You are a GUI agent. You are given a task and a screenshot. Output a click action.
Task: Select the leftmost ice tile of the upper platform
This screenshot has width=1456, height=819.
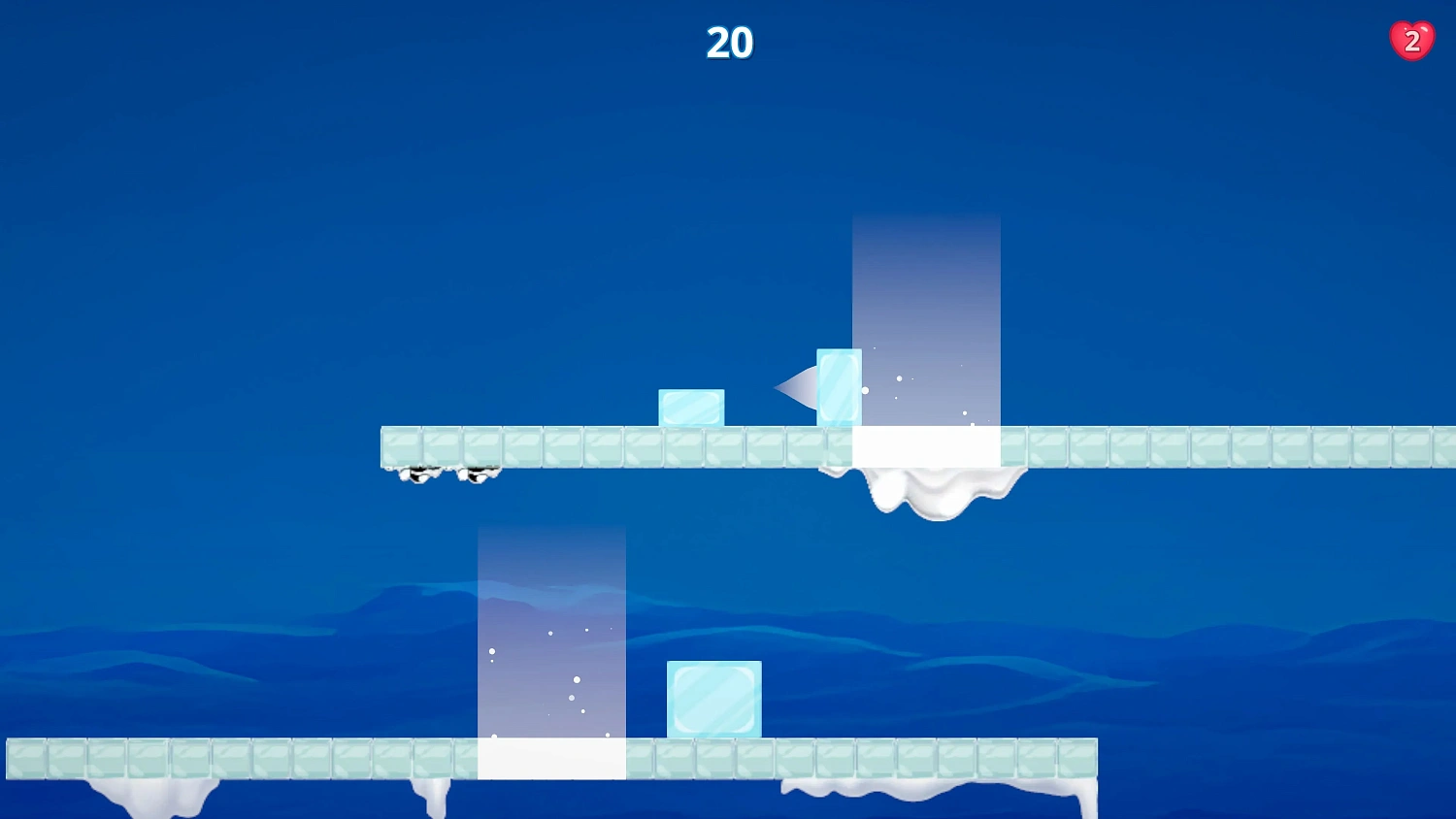401,444
